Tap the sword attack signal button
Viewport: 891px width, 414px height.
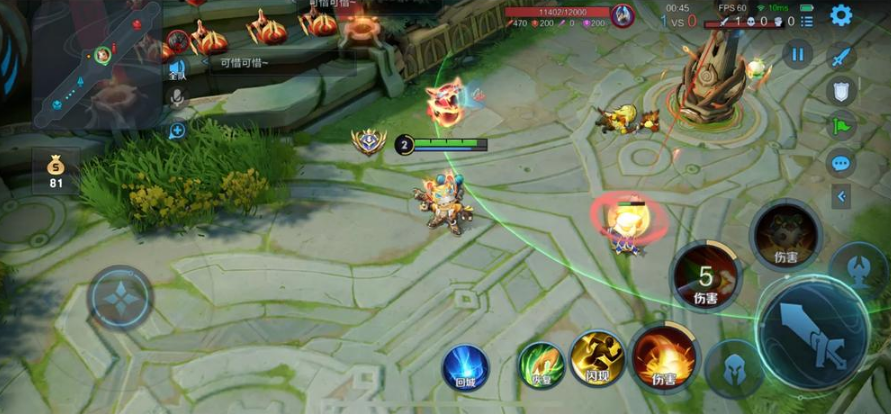[842, 56]
